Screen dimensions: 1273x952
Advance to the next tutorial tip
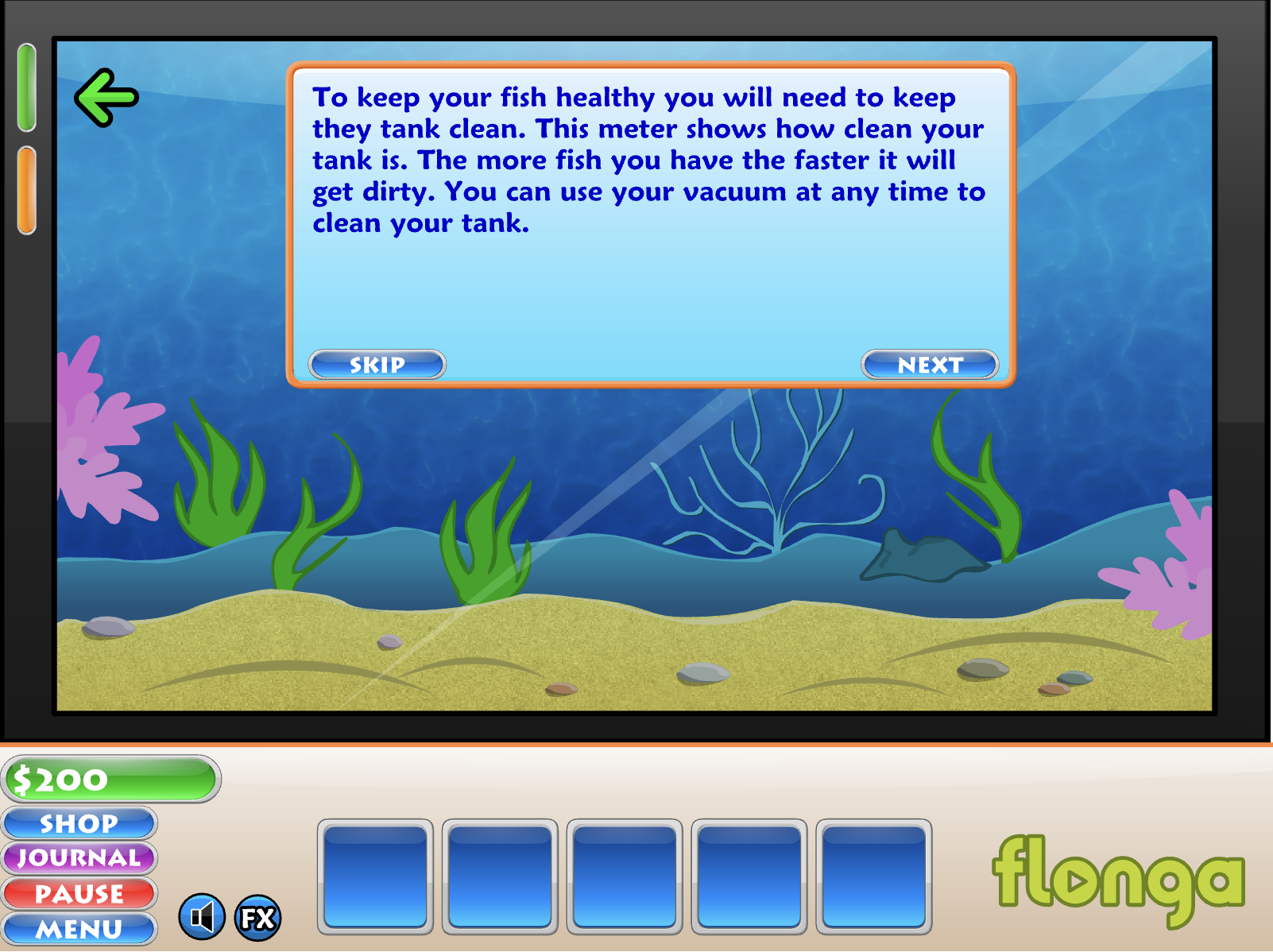click(x=930, y=365)
